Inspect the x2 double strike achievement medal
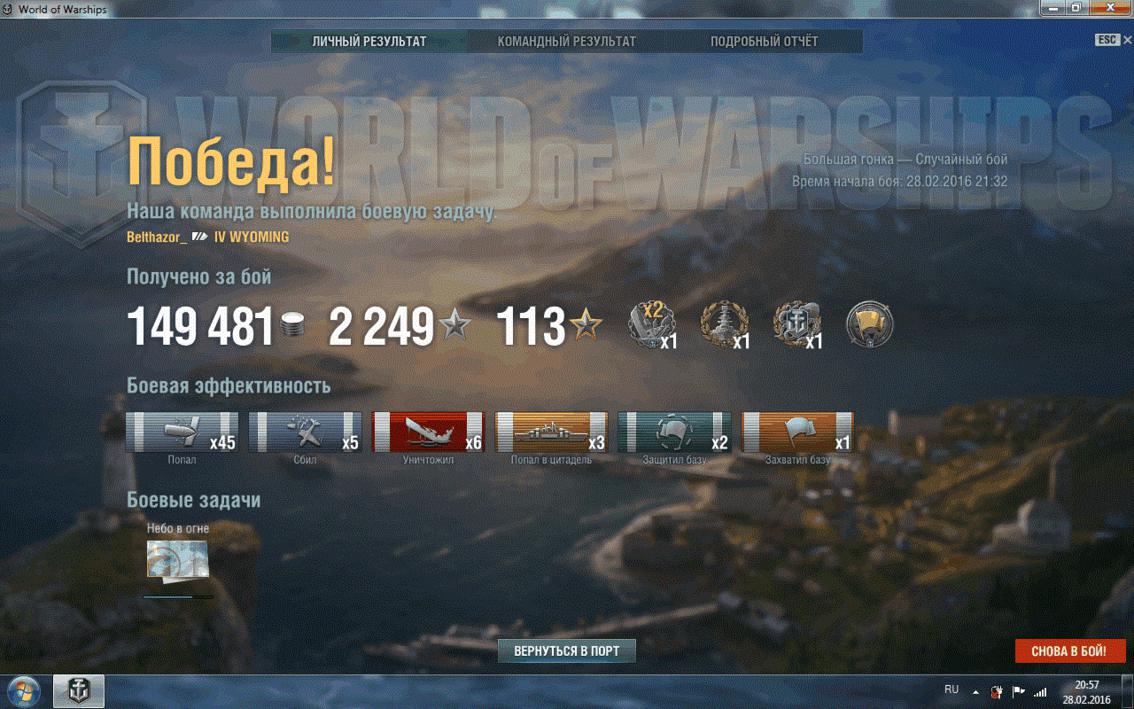Screen dimensions: 1134x709 (x=652, y=325)
